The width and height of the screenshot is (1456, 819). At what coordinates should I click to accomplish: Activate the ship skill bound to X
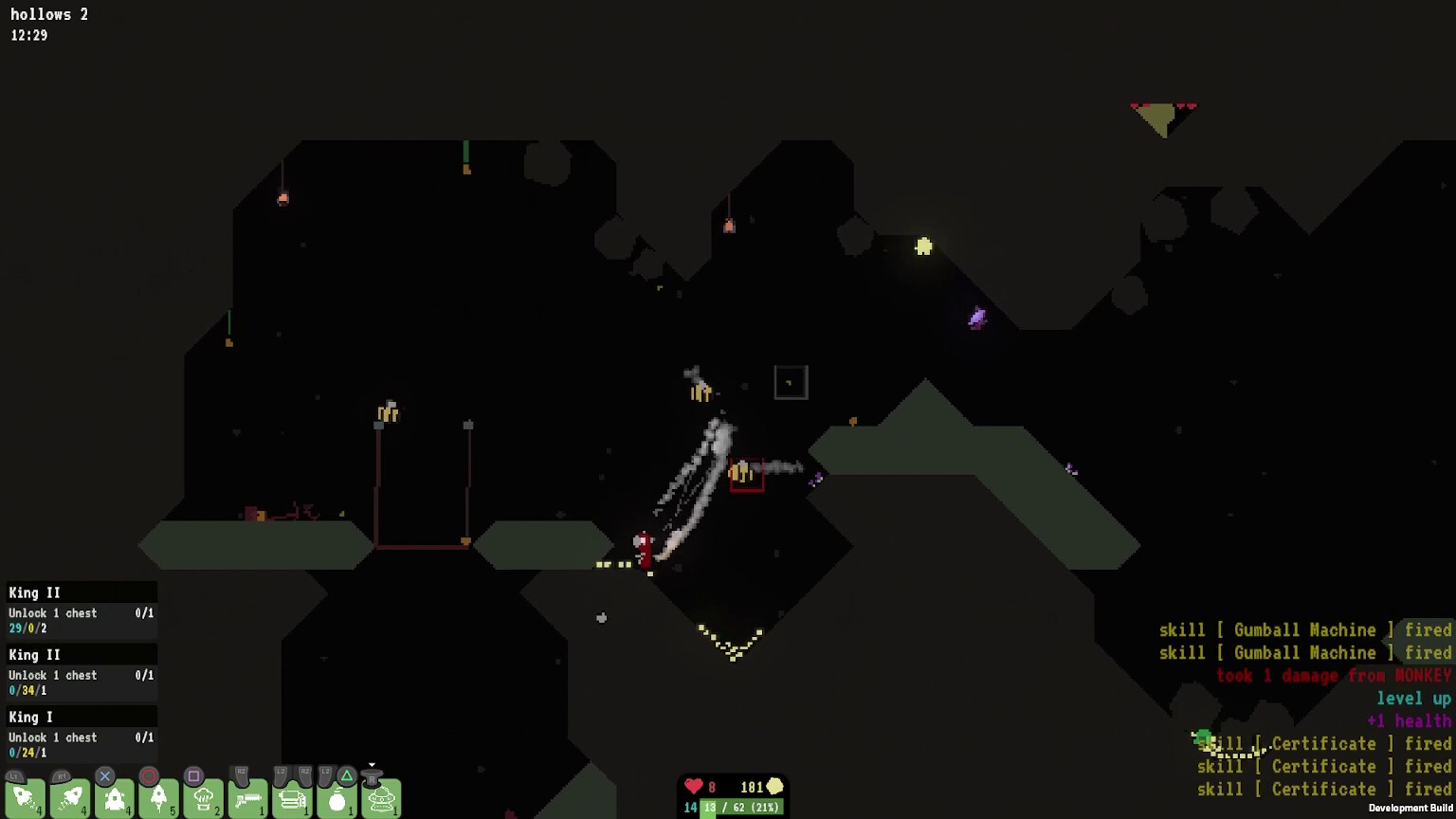(114, 799)
